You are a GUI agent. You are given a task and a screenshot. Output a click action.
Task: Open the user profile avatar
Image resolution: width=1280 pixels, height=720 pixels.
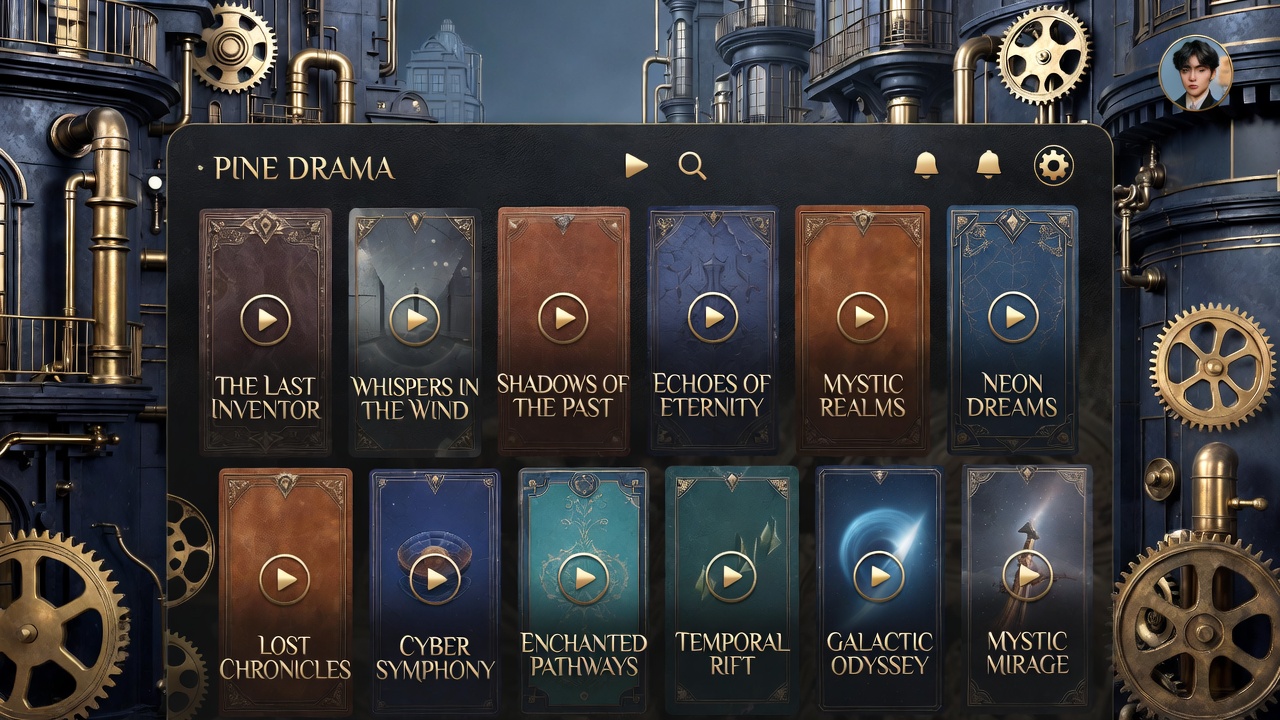click(x=1195, y=72)
